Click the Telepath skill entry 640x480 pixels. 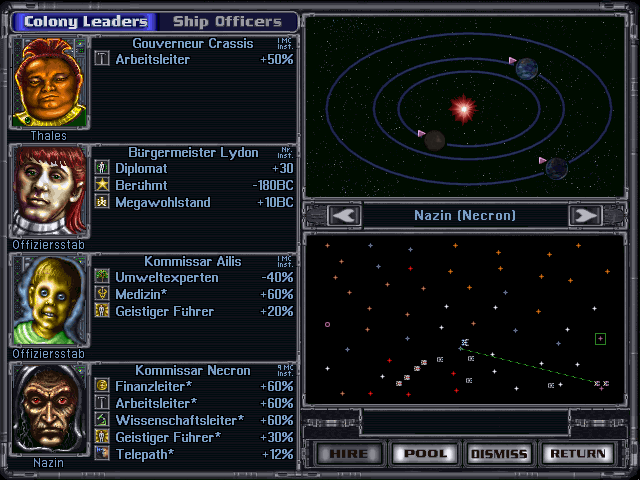(x=144, y=454)
